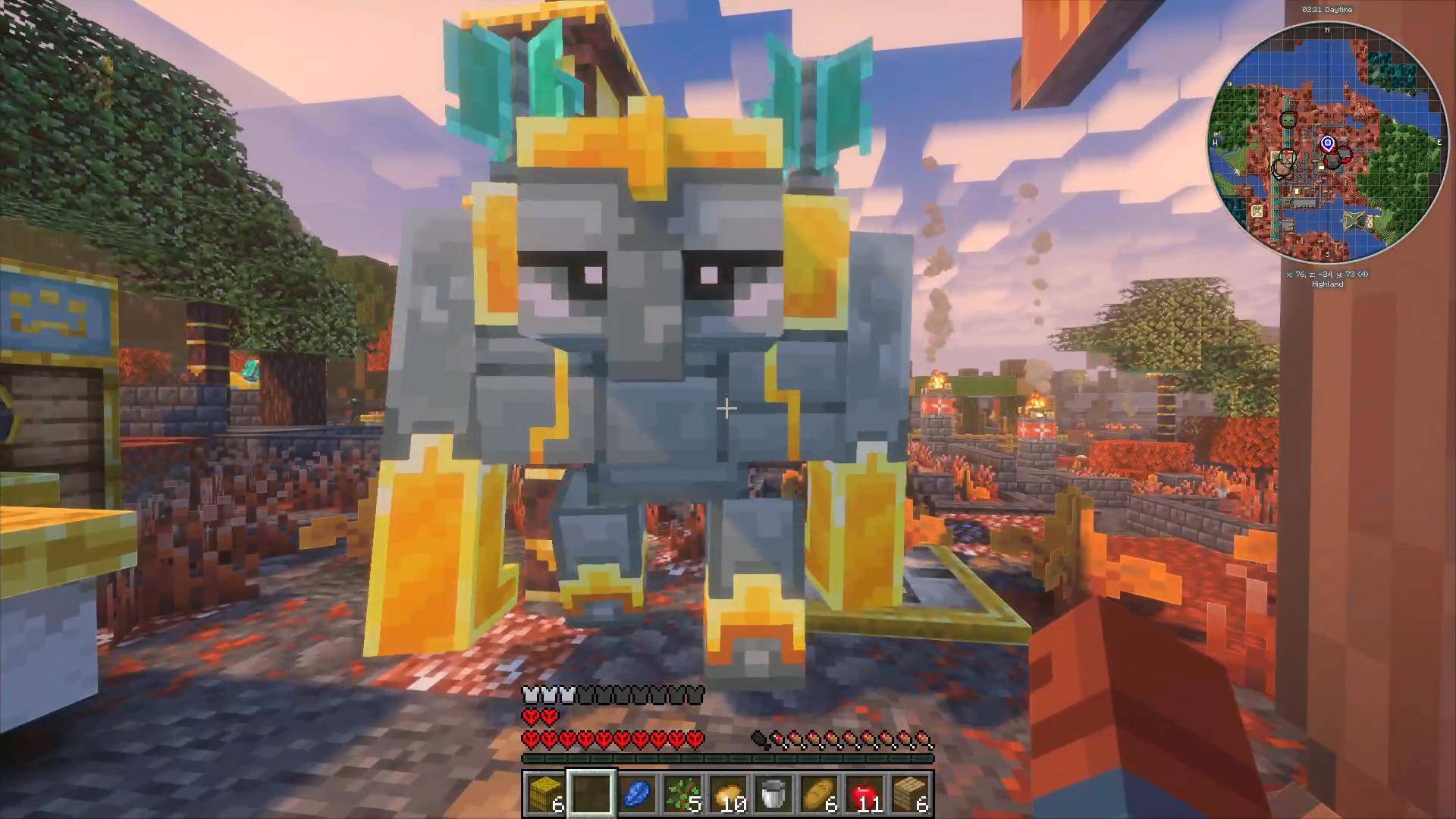
Task: Click the E east indicator on the minimap
Action: coord(1439,143)
